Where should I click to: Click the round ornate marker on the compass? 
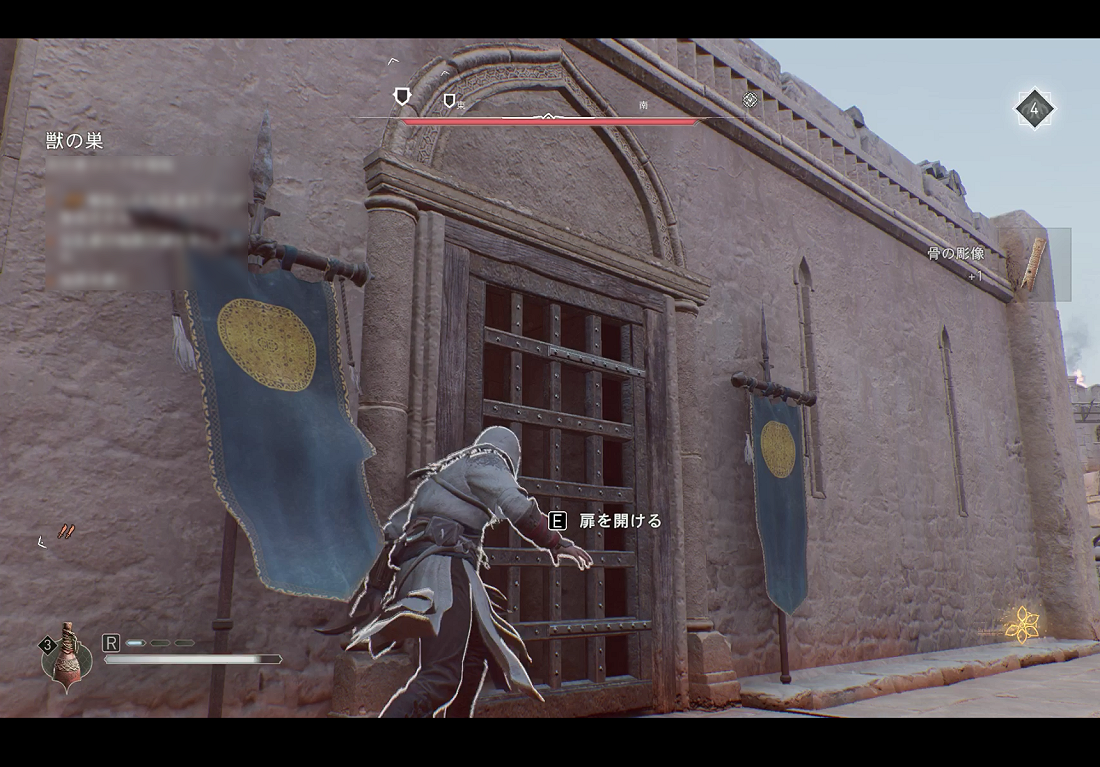pyautogui.click(x=750, y=100)
